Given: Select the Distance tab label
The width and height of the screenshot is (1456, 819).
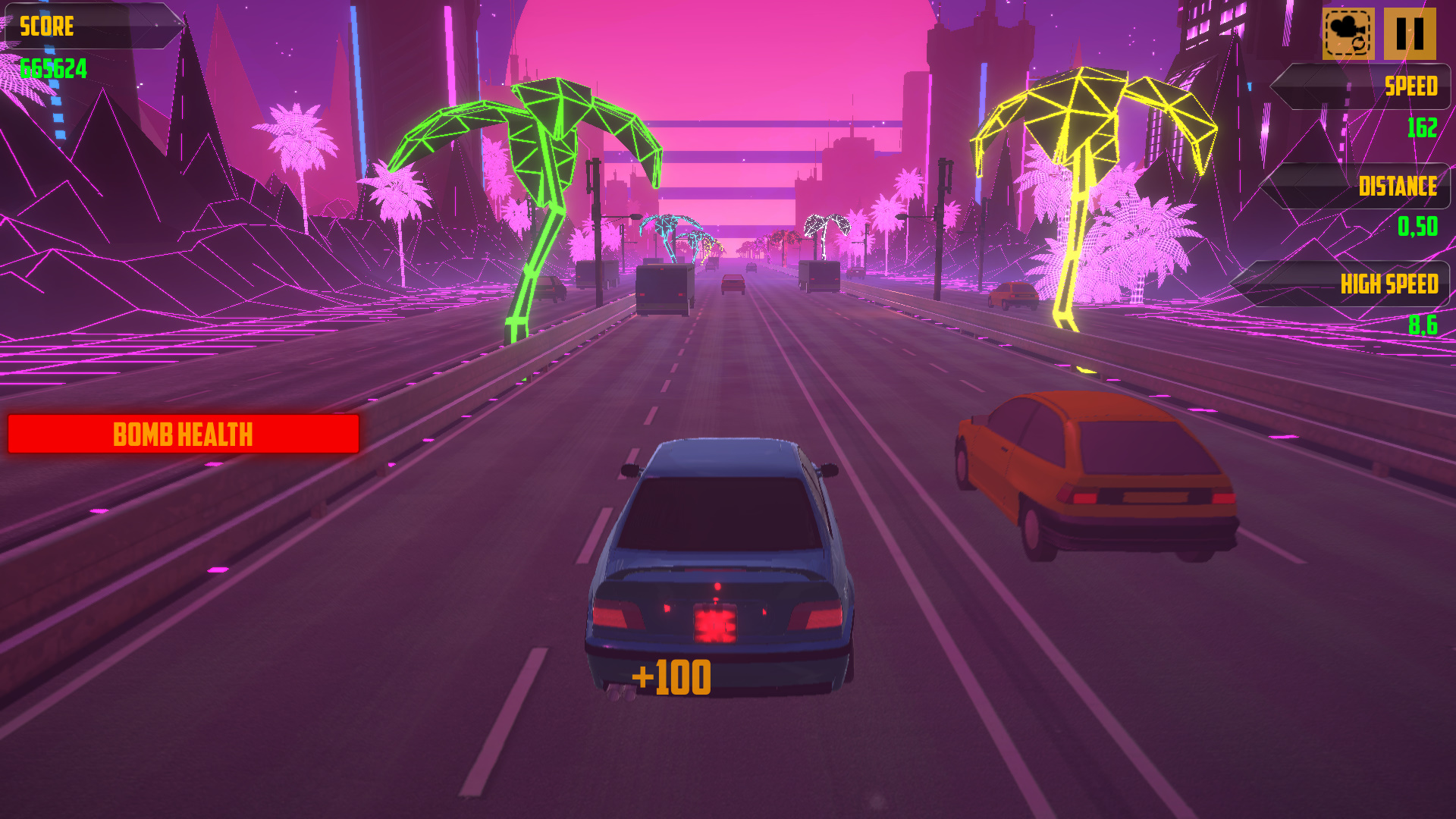Looking at the screenshot, I should [x=1397, y=186].
